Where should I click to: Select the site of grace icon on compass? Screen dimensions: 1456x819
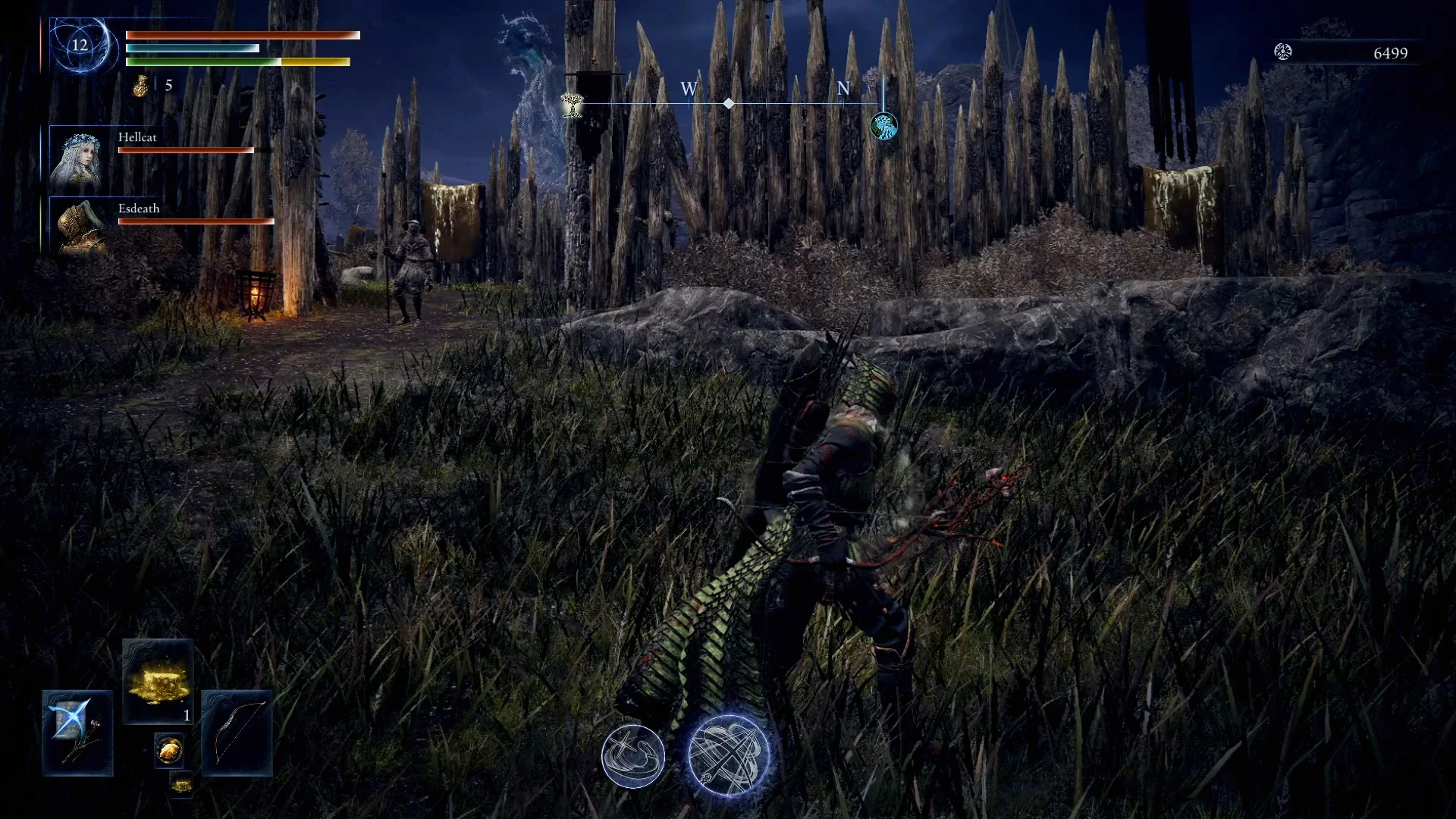tap(883, 127)
